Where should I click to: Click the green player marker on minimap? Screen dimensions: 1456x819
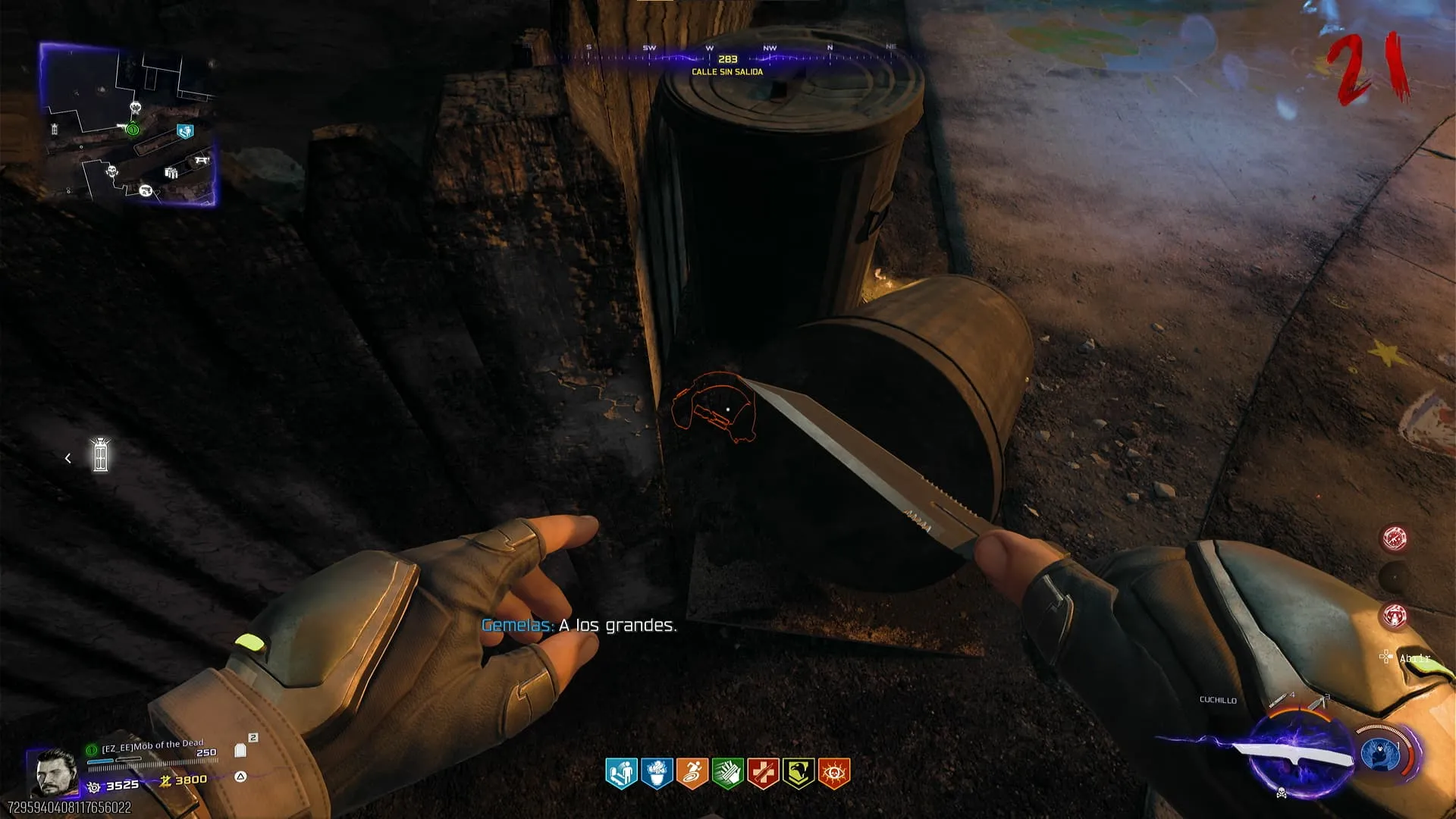tap(133, 130)
